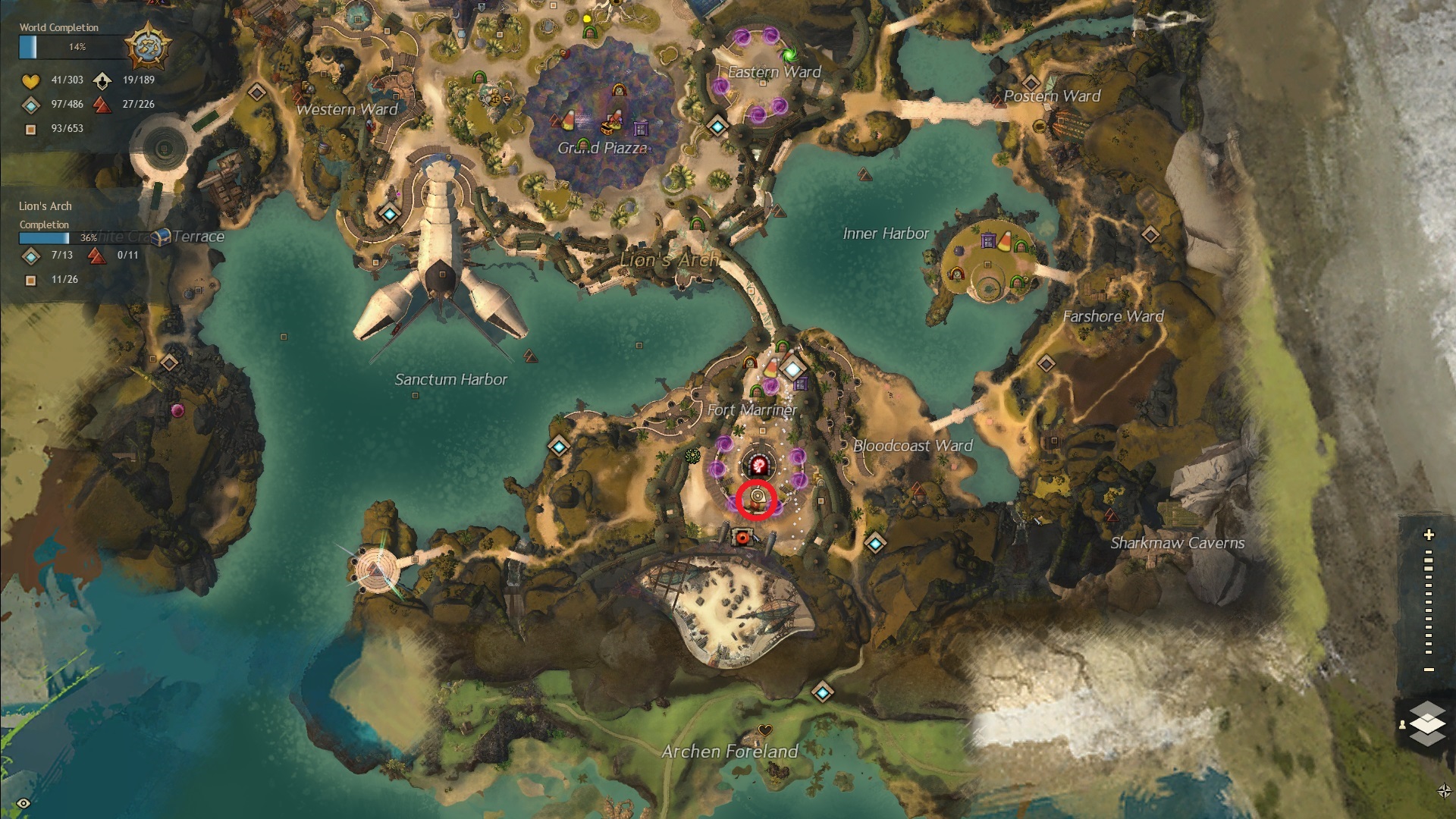The width and height of the screenshot is (1456, 819).
Task: Click the pink orb marker on west shore
Action: click(x=177, y=410)
